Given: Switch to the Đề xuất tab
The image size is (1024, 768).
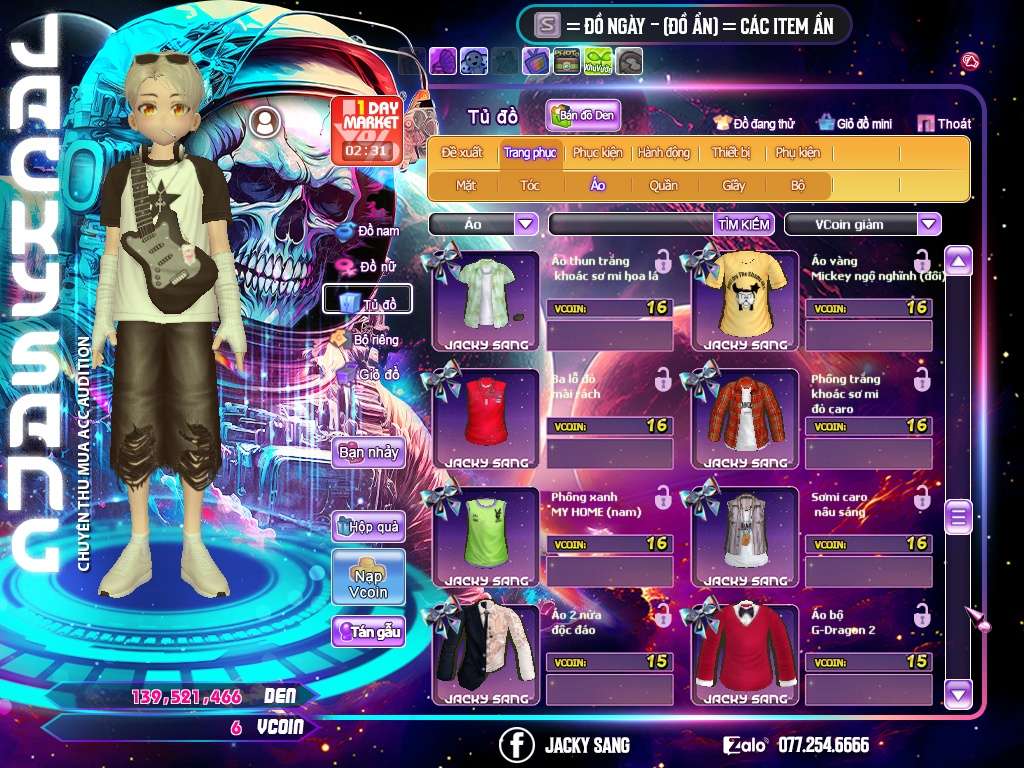Looking at the screenshot, I should pos(462,153).
